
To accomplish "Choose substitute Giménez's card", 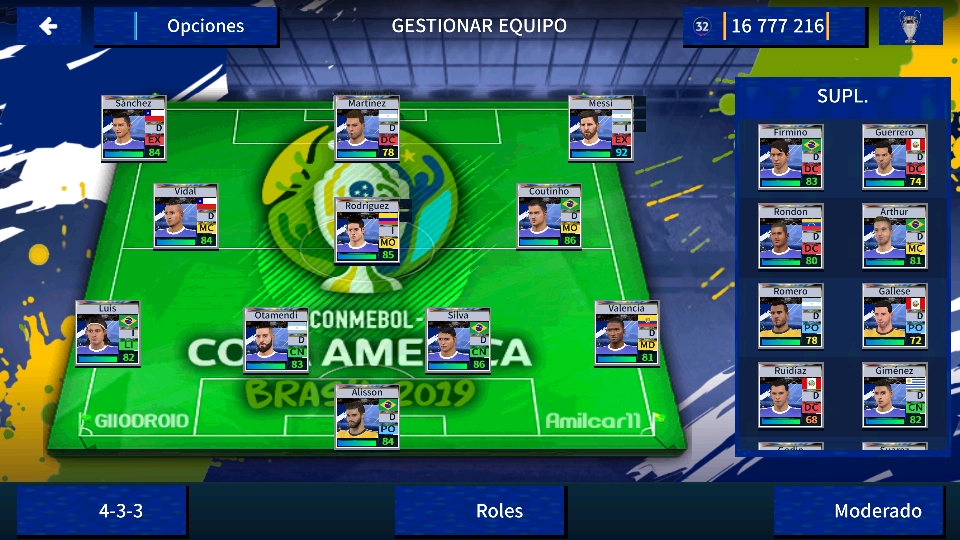I will coord(894,395).
